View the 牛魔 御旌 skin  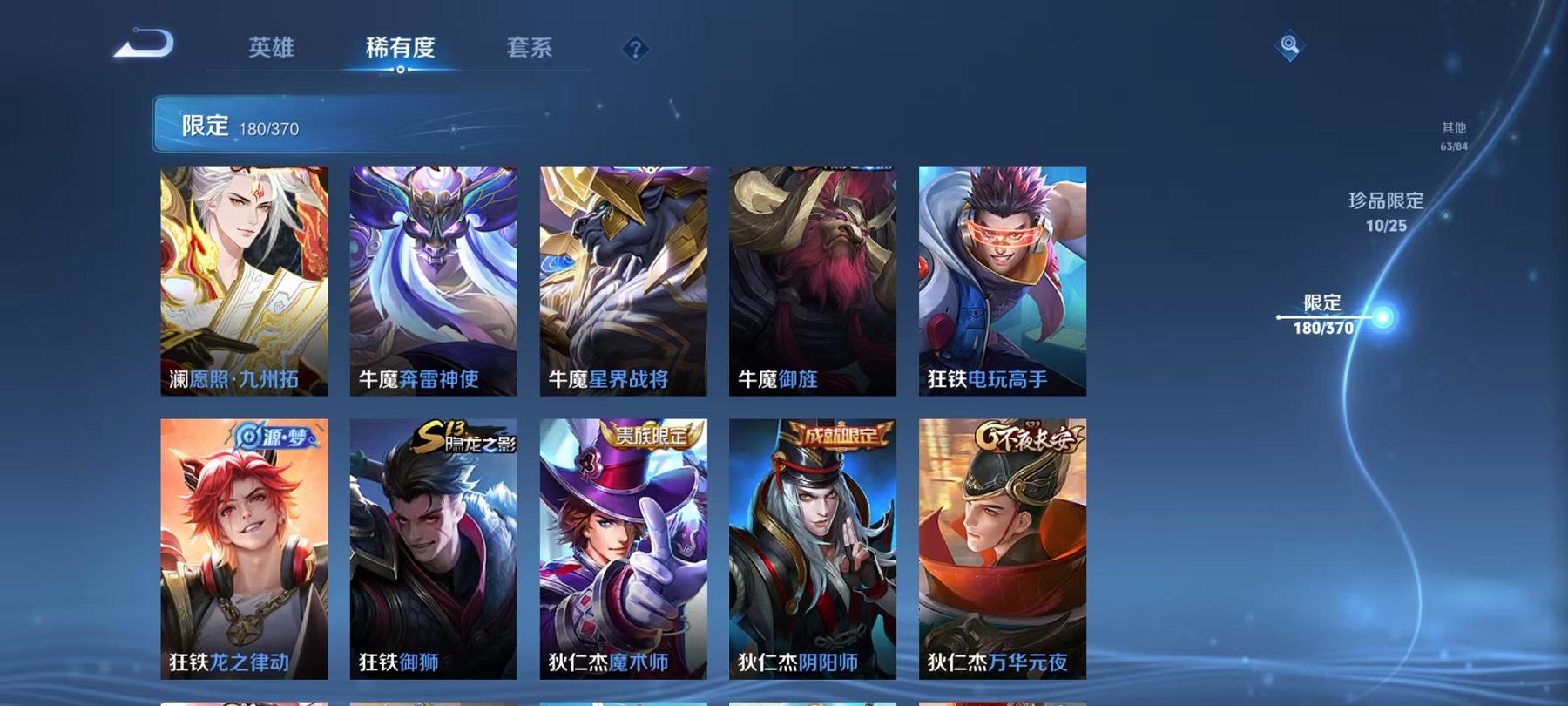[810, 279]
